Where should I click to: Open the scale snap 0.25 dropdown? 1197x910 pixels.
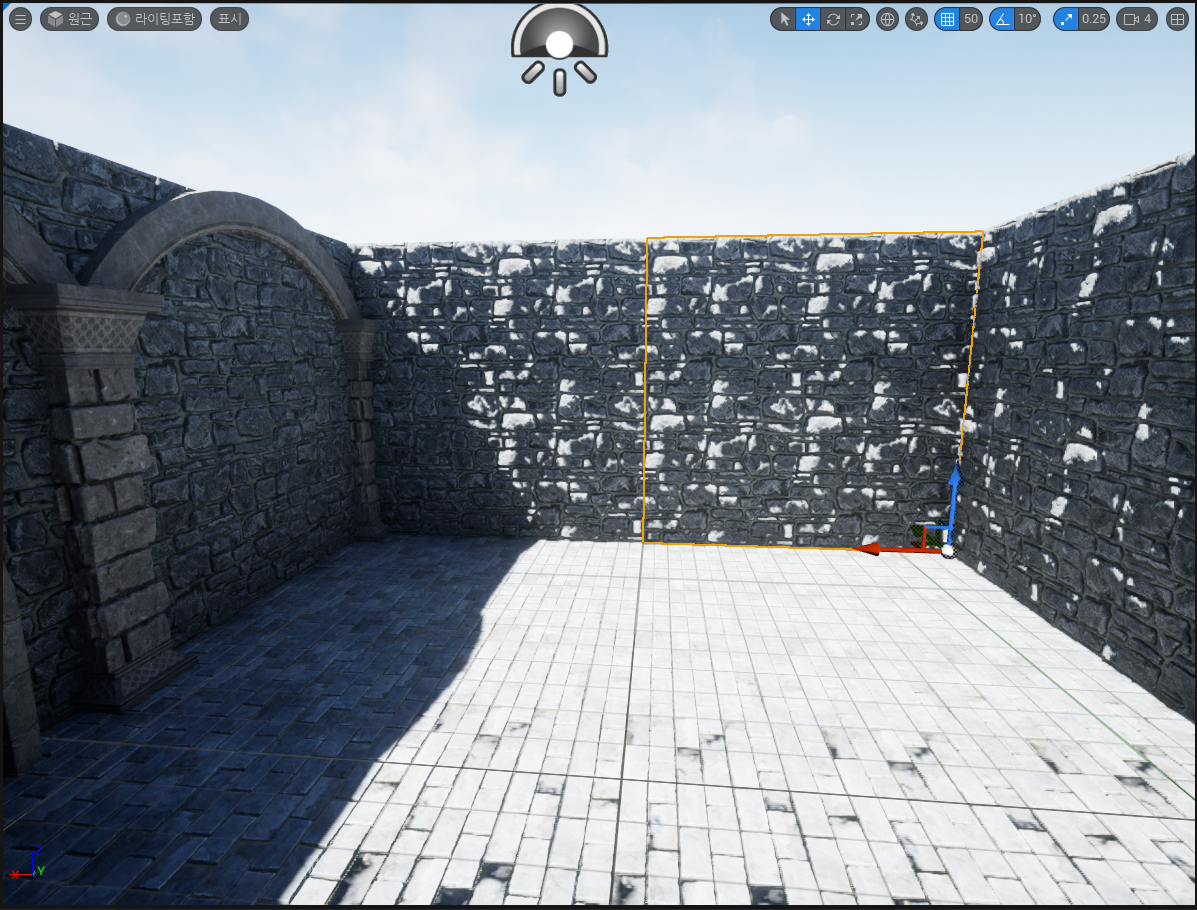click(1094, 19)
